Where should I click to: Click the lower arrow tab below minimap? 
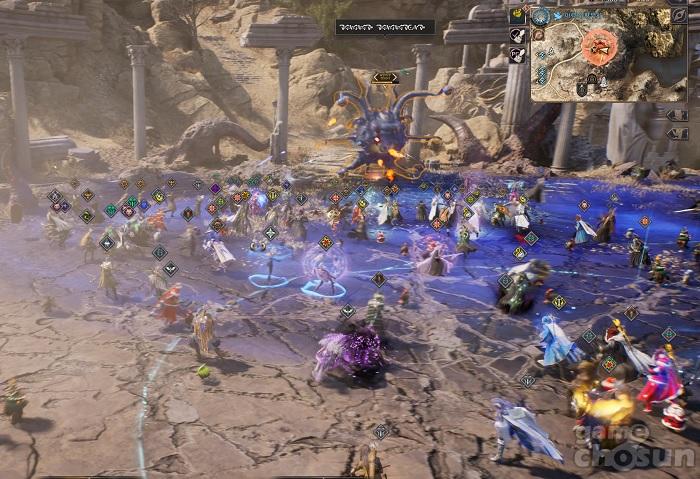[x=677, y=132]
